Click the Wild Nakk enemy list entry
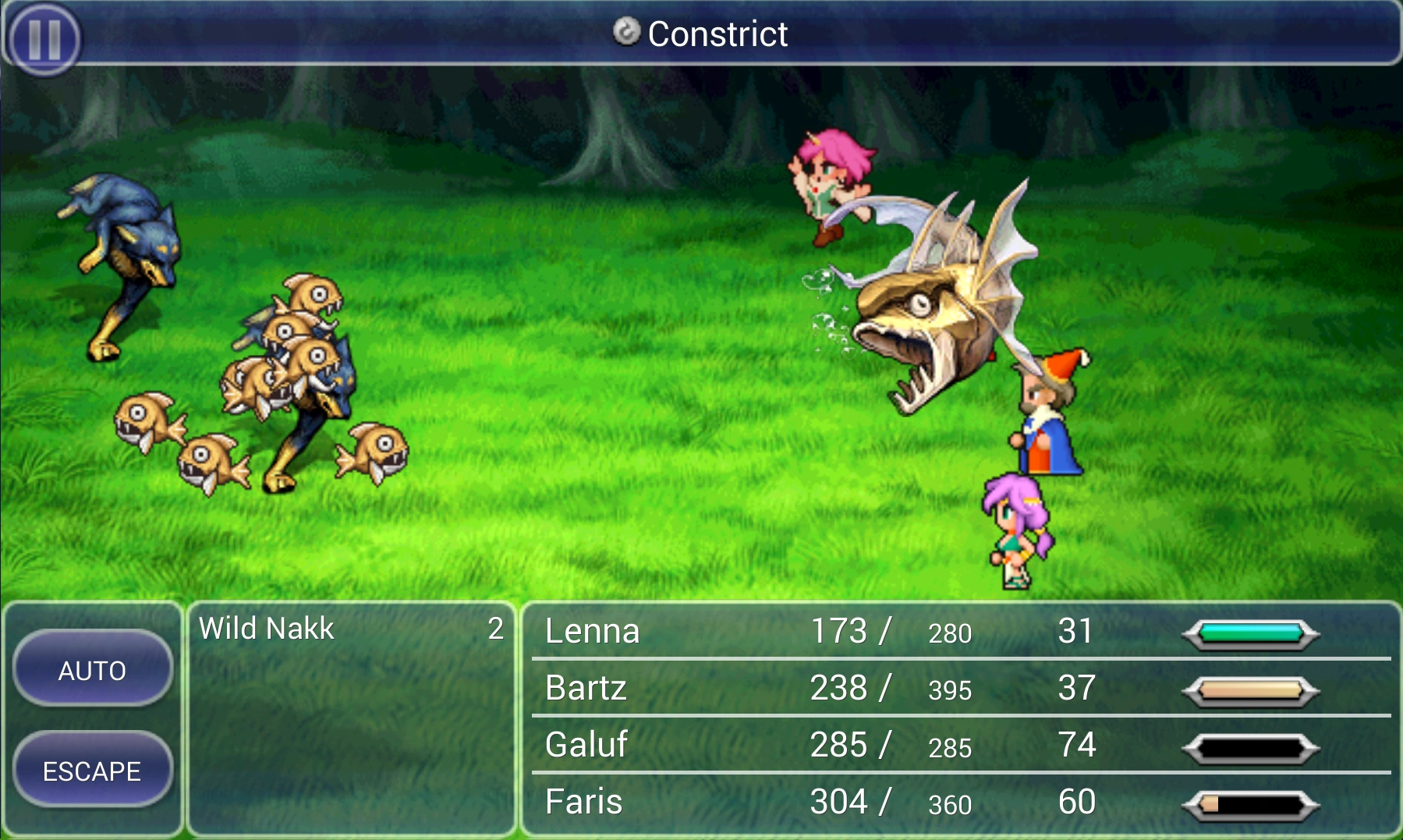The height and width of the screenshot is (840, 1403). point(269,629)
